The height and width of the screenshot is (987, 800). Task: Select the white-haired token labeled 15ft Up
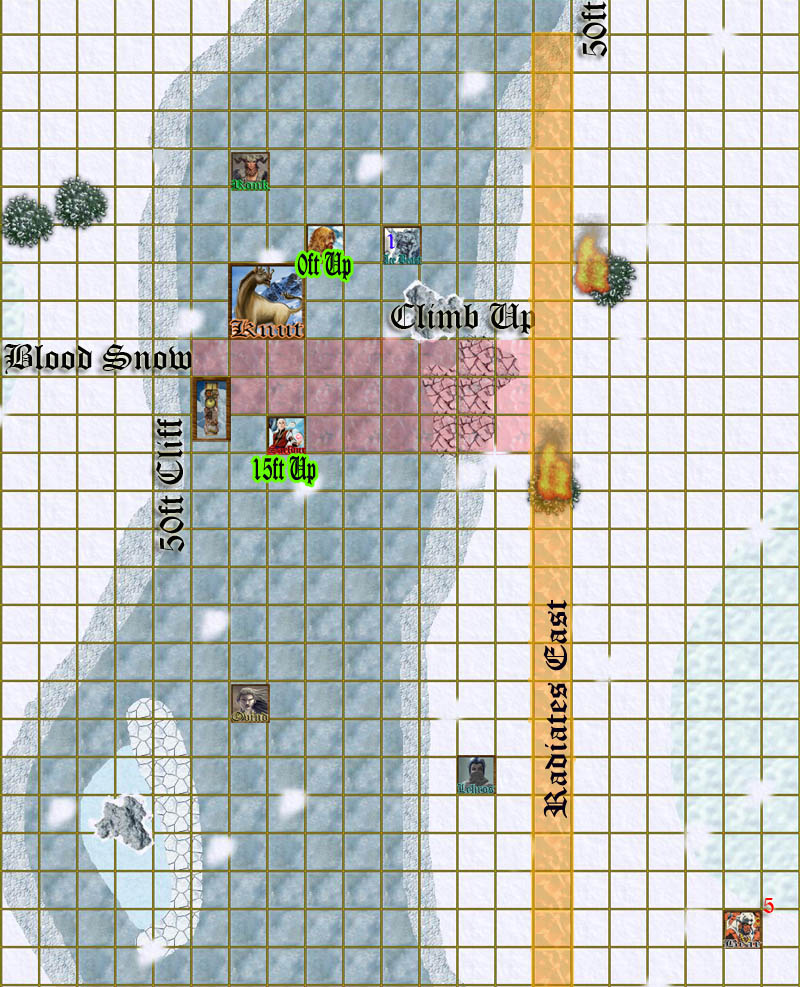[286, 435]
